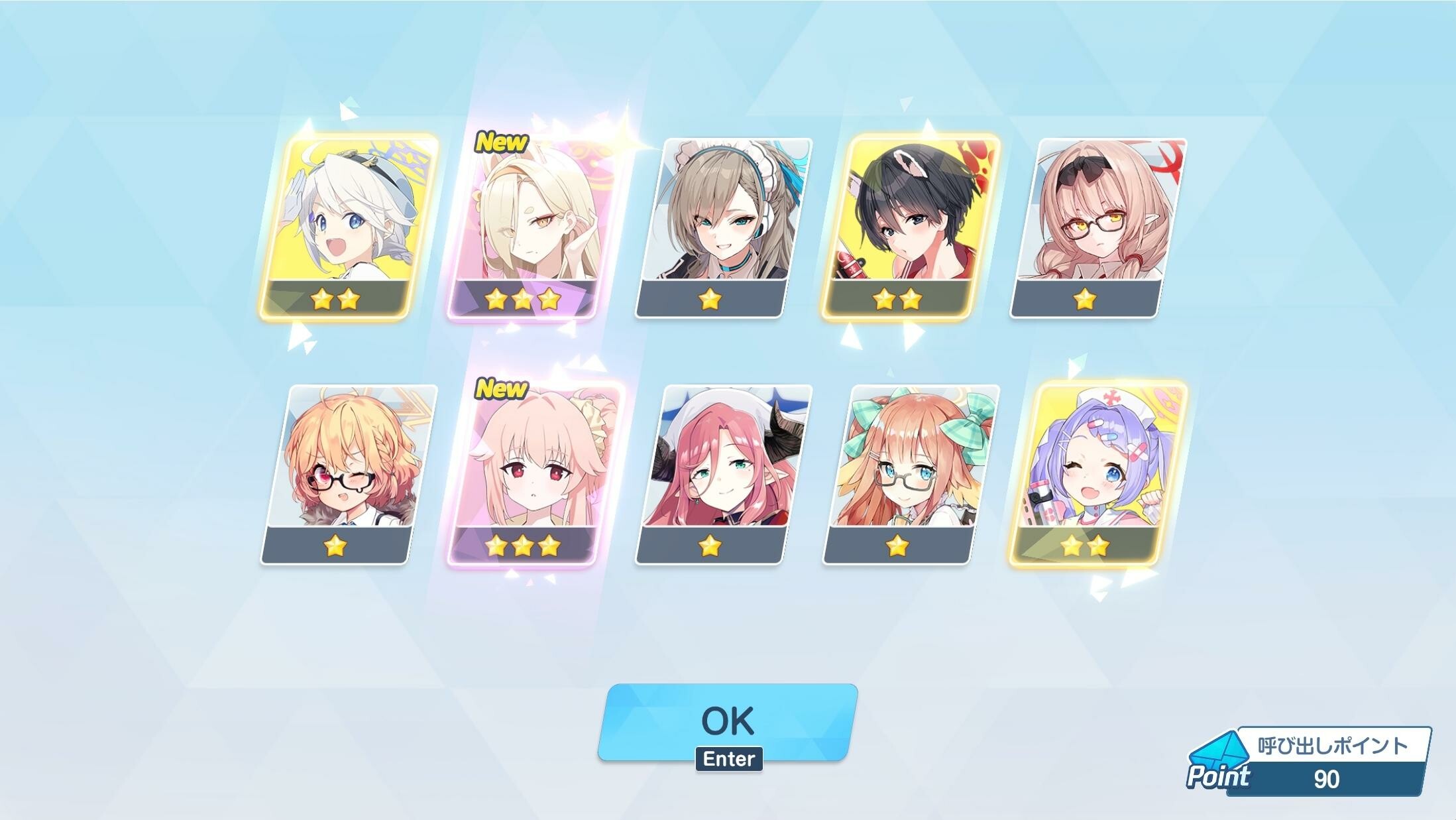Confirm results with the OK button
Image resolution: width=1456 pixels, height=820 pixels.
727,721
